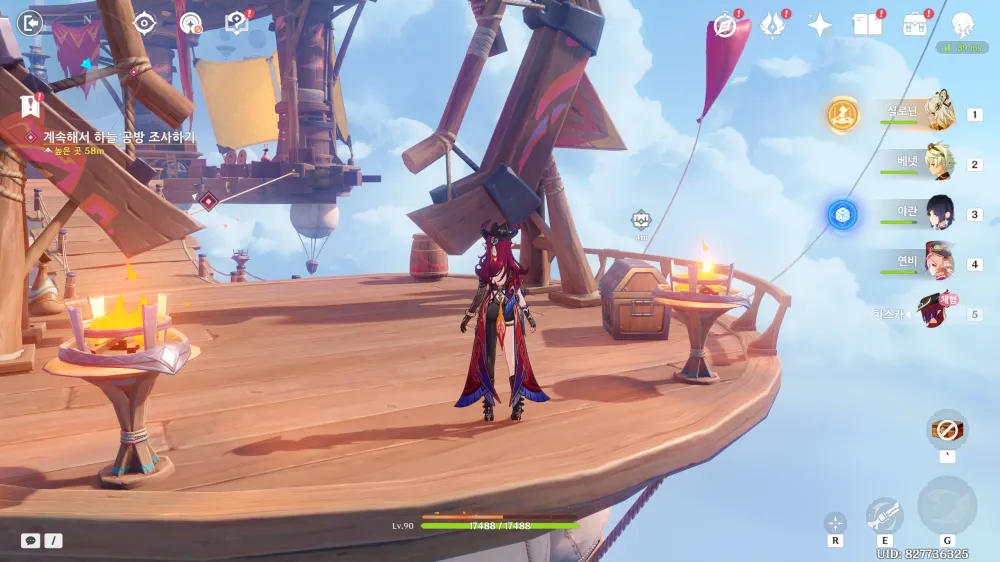This screenshot has height=562, width=1000.
Task: Click the exit door icon
Action: pos(31,22)
